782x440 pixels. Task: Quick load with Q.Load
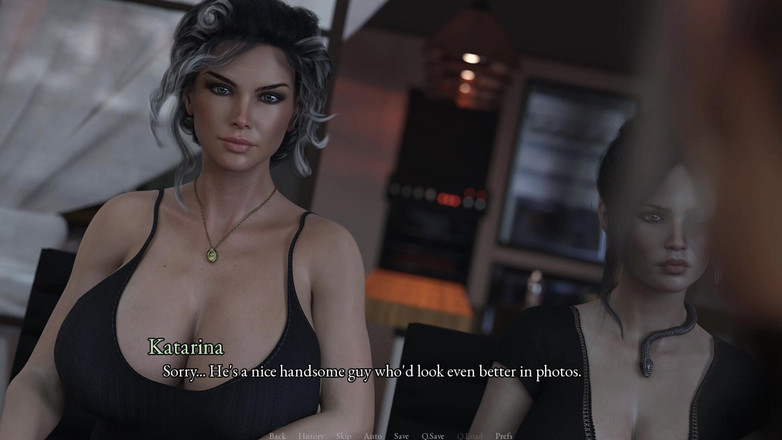tap(470, 436)
